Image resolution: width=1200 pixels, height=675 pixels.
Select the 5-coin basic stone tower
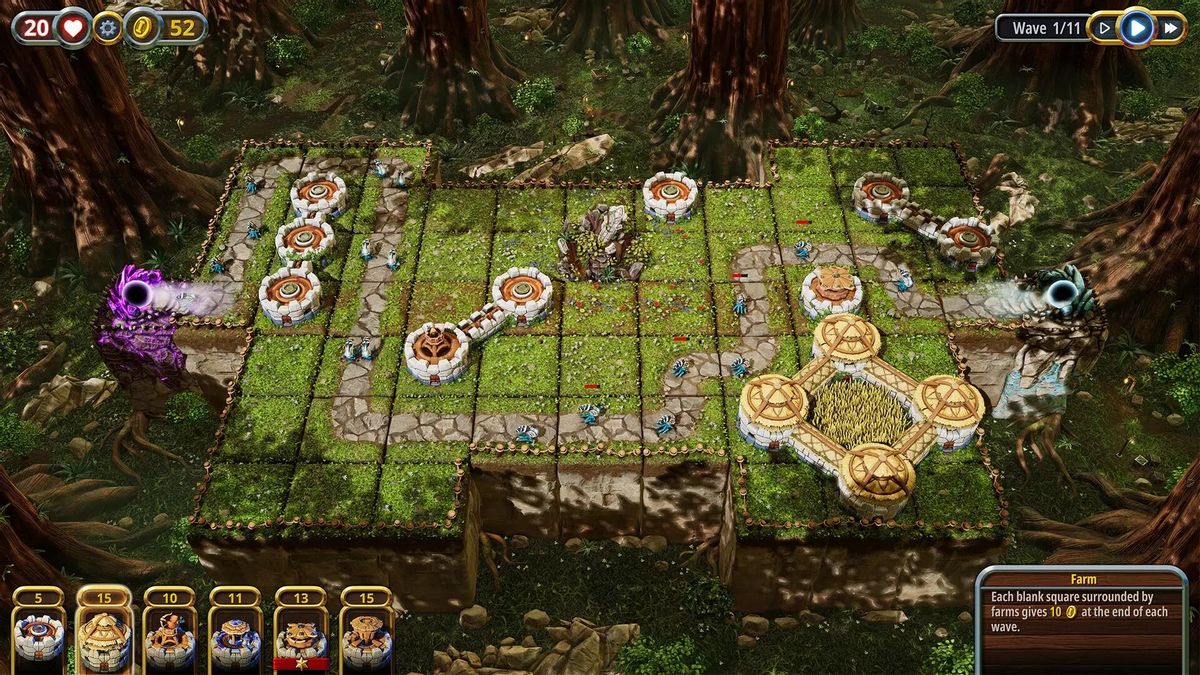click(x=38, y=634)
